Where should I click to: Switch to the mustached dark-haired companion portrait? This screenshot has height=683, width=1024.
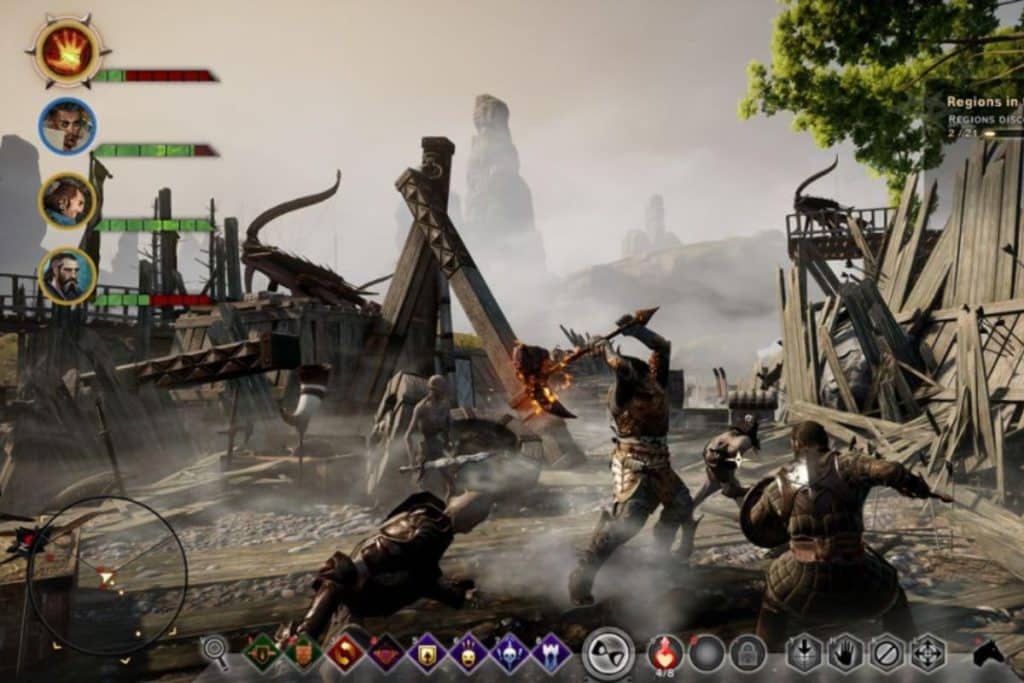tap(68, 126)
